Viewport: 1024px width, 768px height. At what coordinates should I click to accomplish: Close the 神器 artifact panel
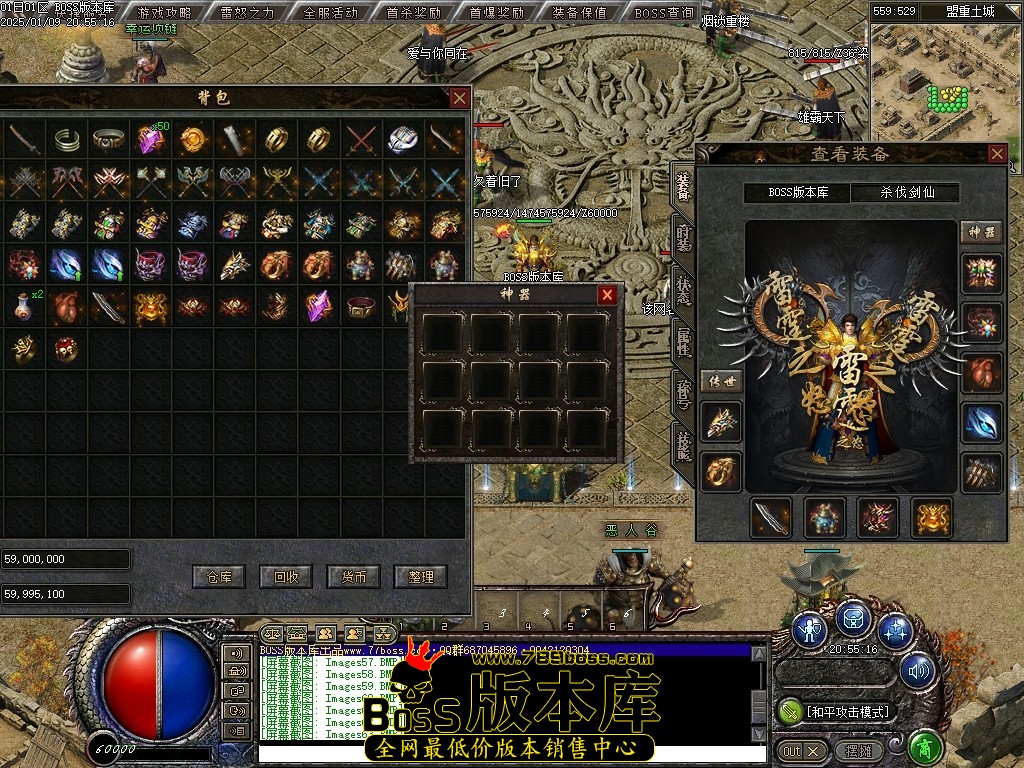click(607, 295)
